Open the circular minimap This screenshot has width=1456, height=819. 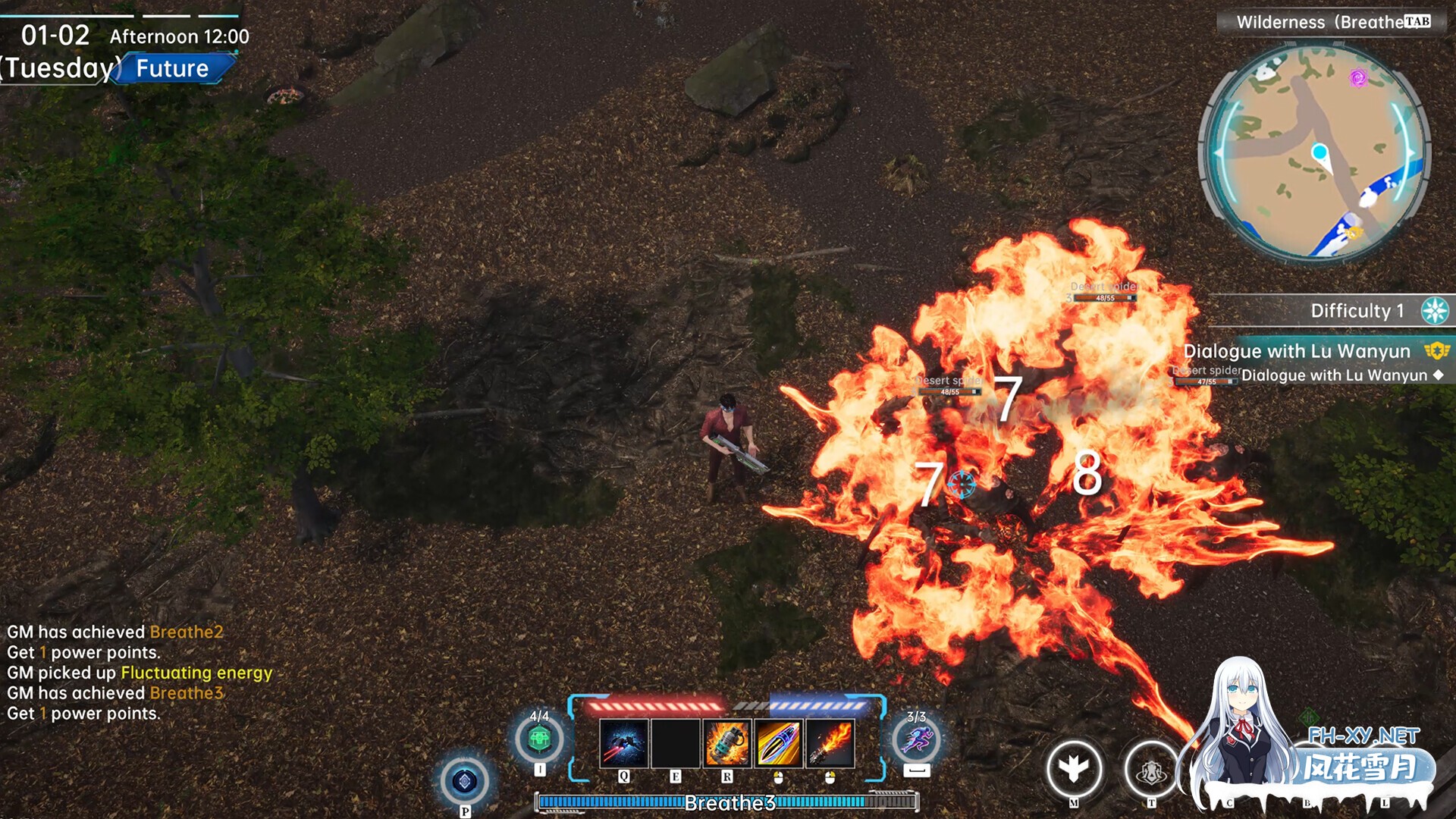[1315, 152]
